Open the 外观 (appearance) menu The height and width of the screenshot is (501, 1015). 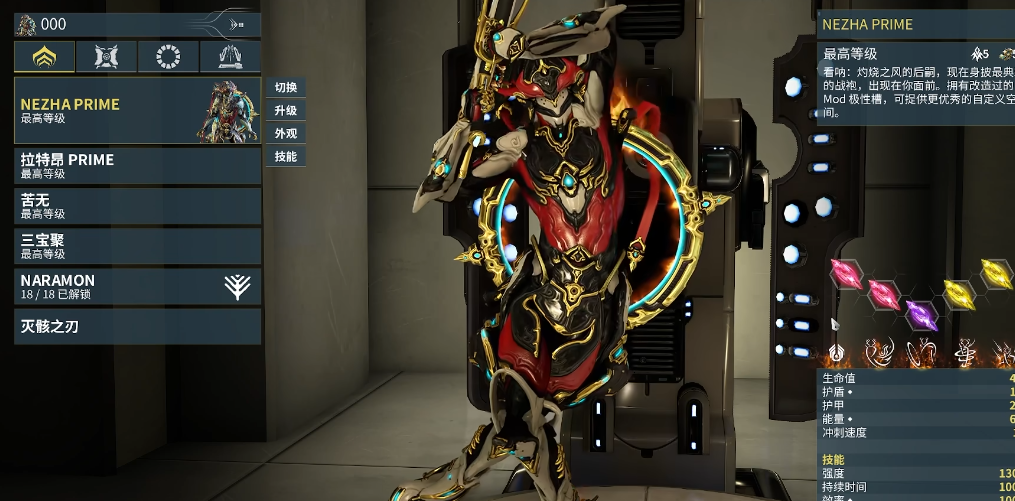pos(286,133)
